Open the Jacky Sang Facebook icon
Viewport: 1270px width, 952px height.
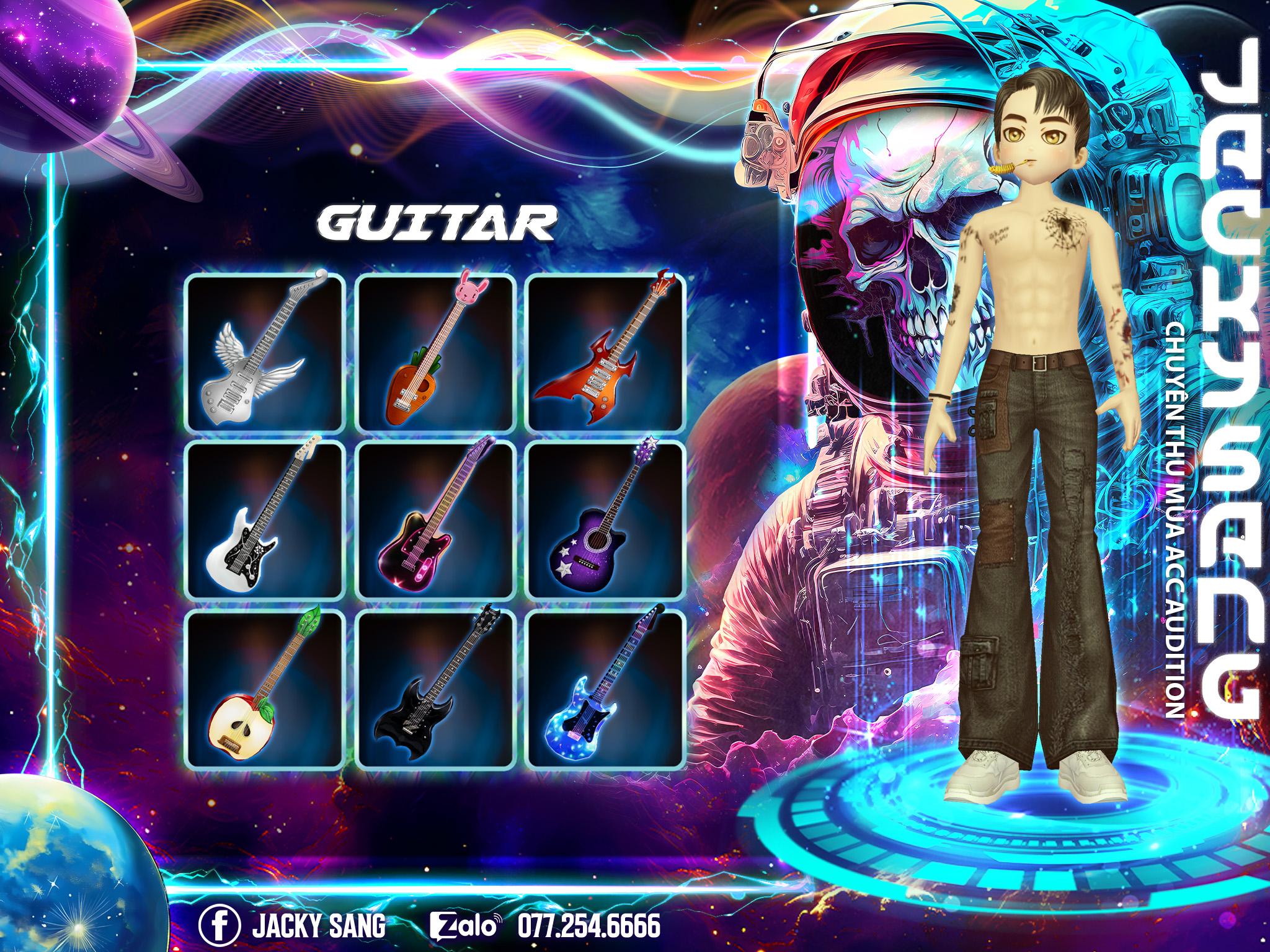point(220,925)
